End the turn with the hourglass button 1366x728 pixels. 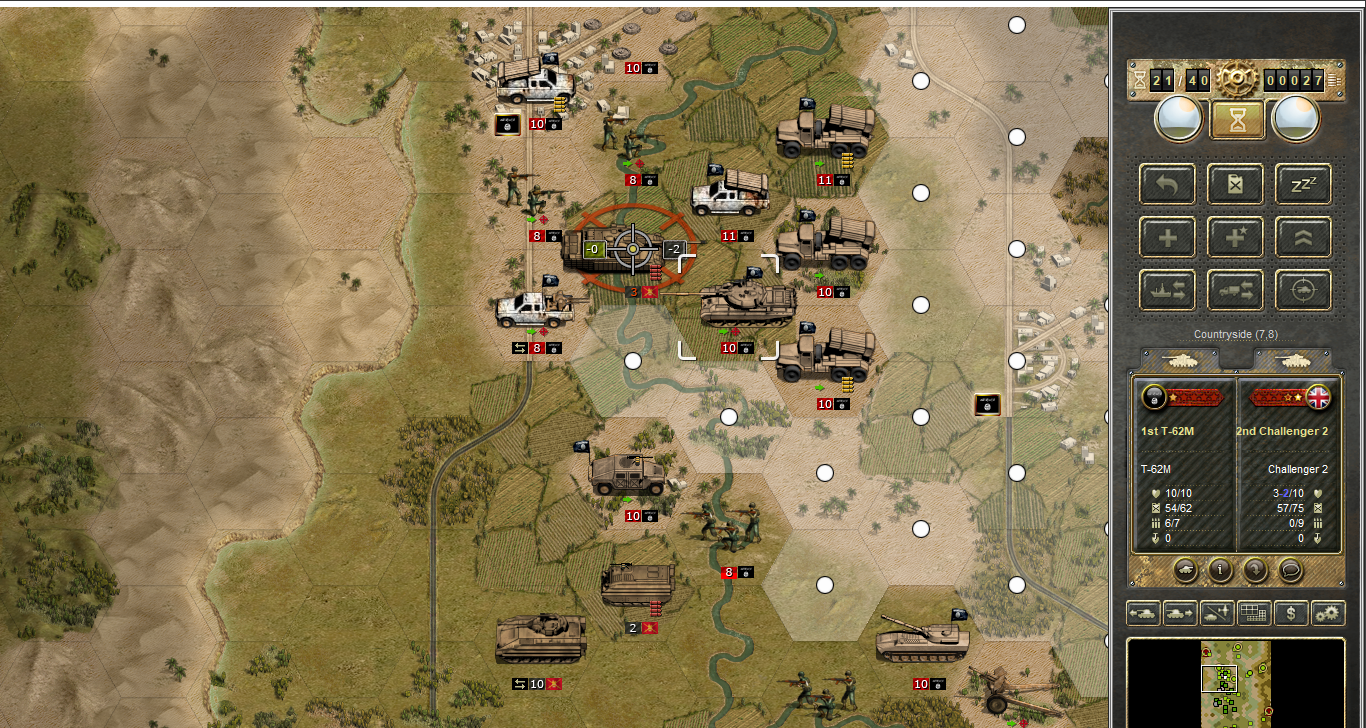(1237, 120)
